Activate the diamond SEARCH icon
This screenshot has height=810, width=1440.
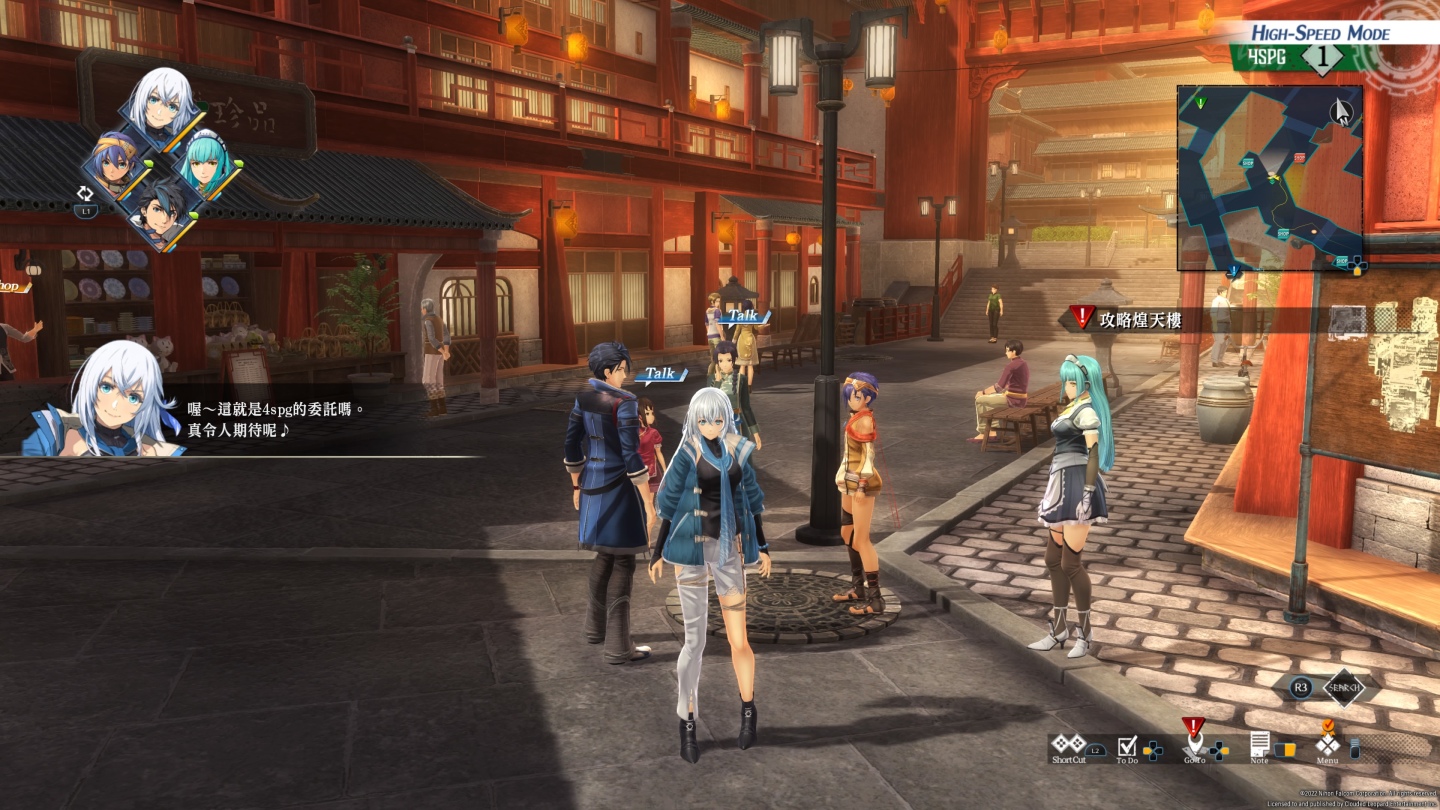pyautogui.click(x=1344, y=687)
